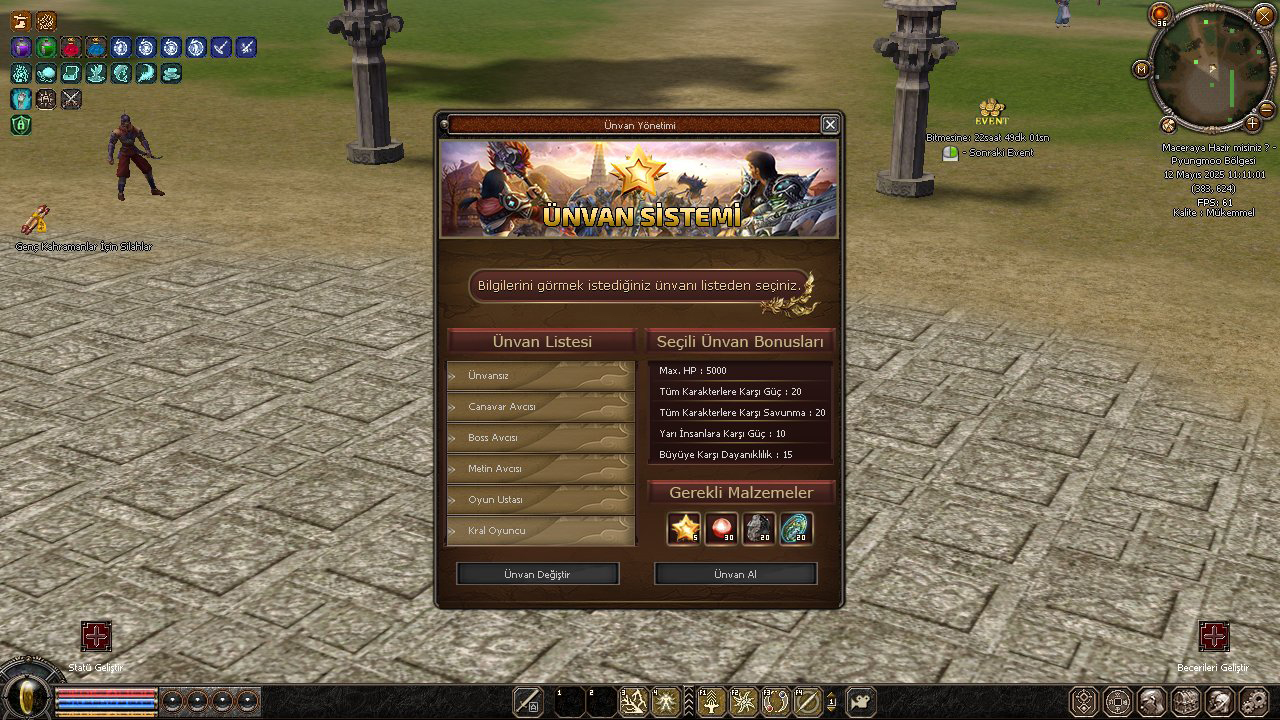Viewport: 1280px width, 720px height.
Task: Open the Becerileri Geliştir red plus icon
Action: coord(1214,636)
